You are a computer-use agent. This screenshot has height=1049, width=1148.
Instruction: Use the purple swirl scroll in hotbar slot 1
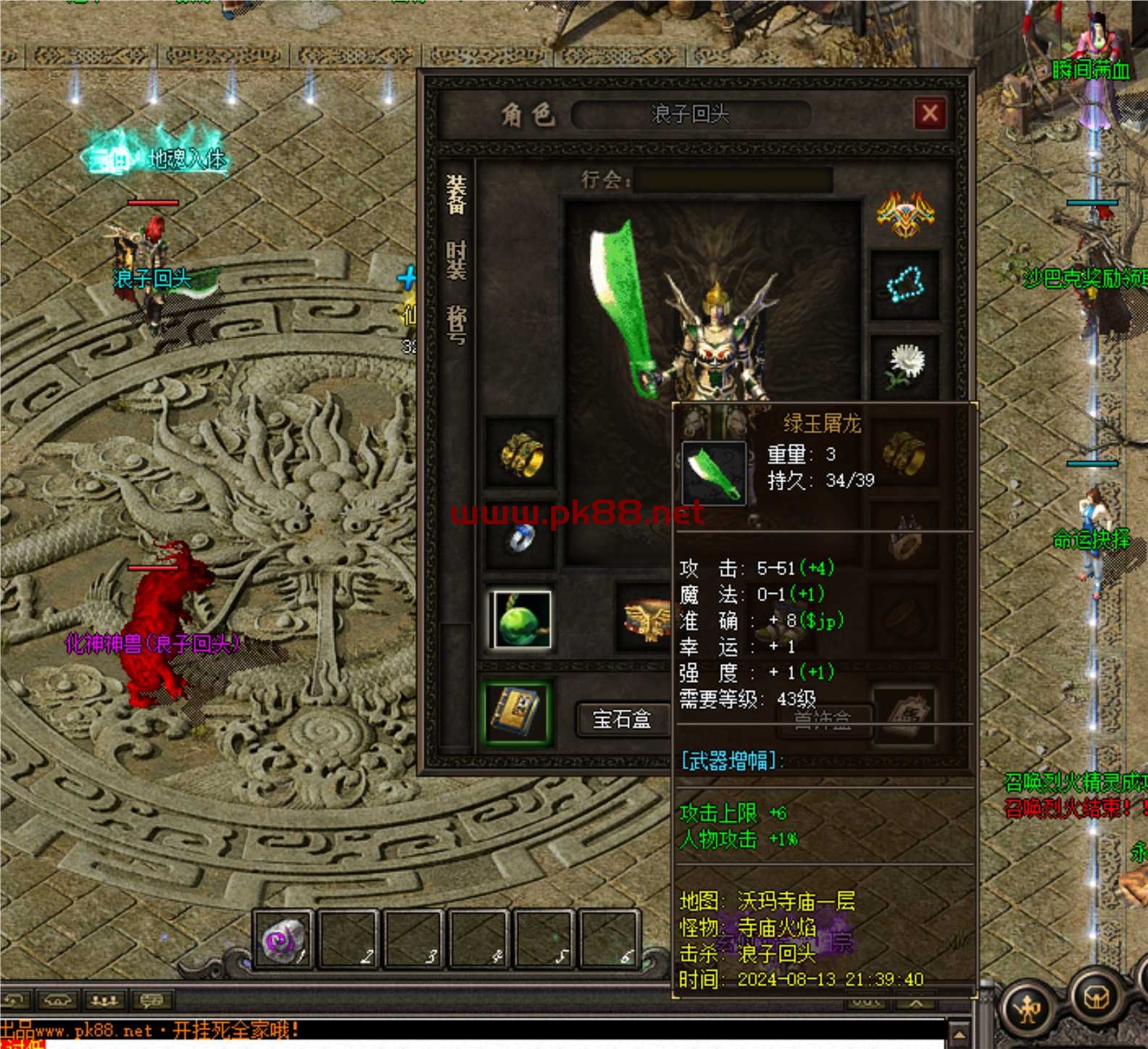coord(284,940)
